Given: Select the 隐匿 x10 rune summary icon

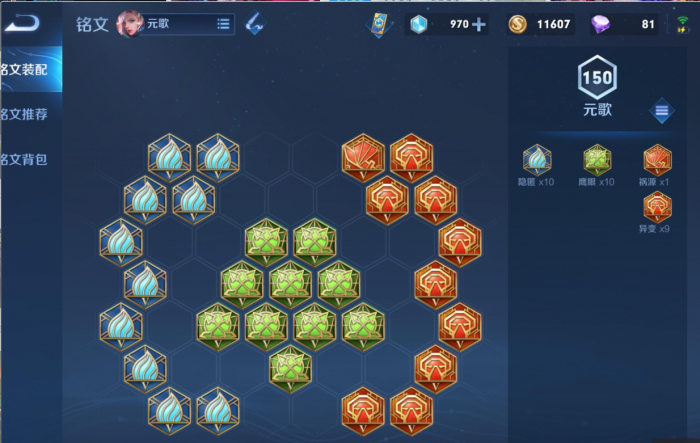Looking at the screenshot, I should [x=537, y=159].
